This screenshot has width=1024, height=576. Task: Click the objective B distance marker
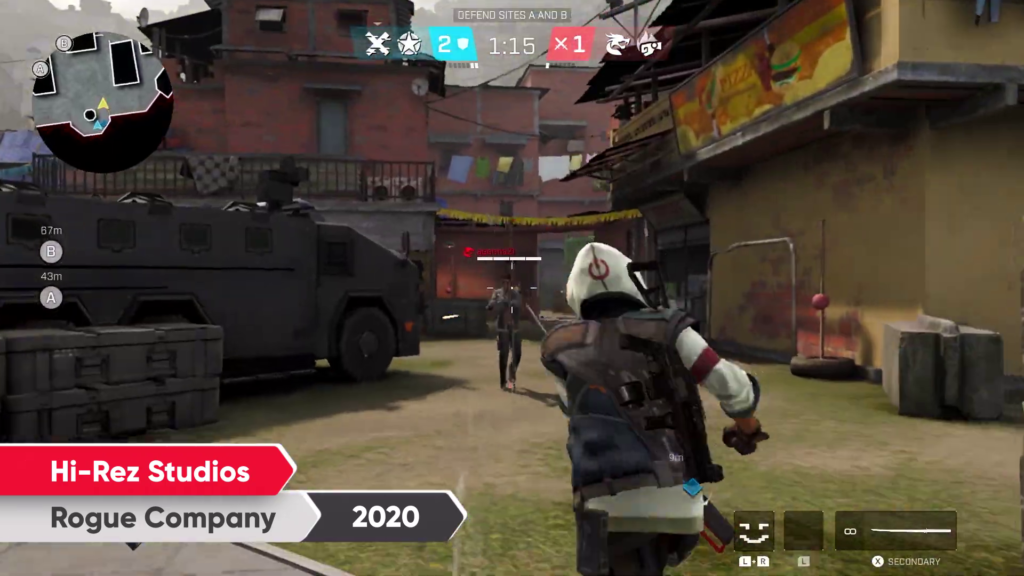[51, 251]
